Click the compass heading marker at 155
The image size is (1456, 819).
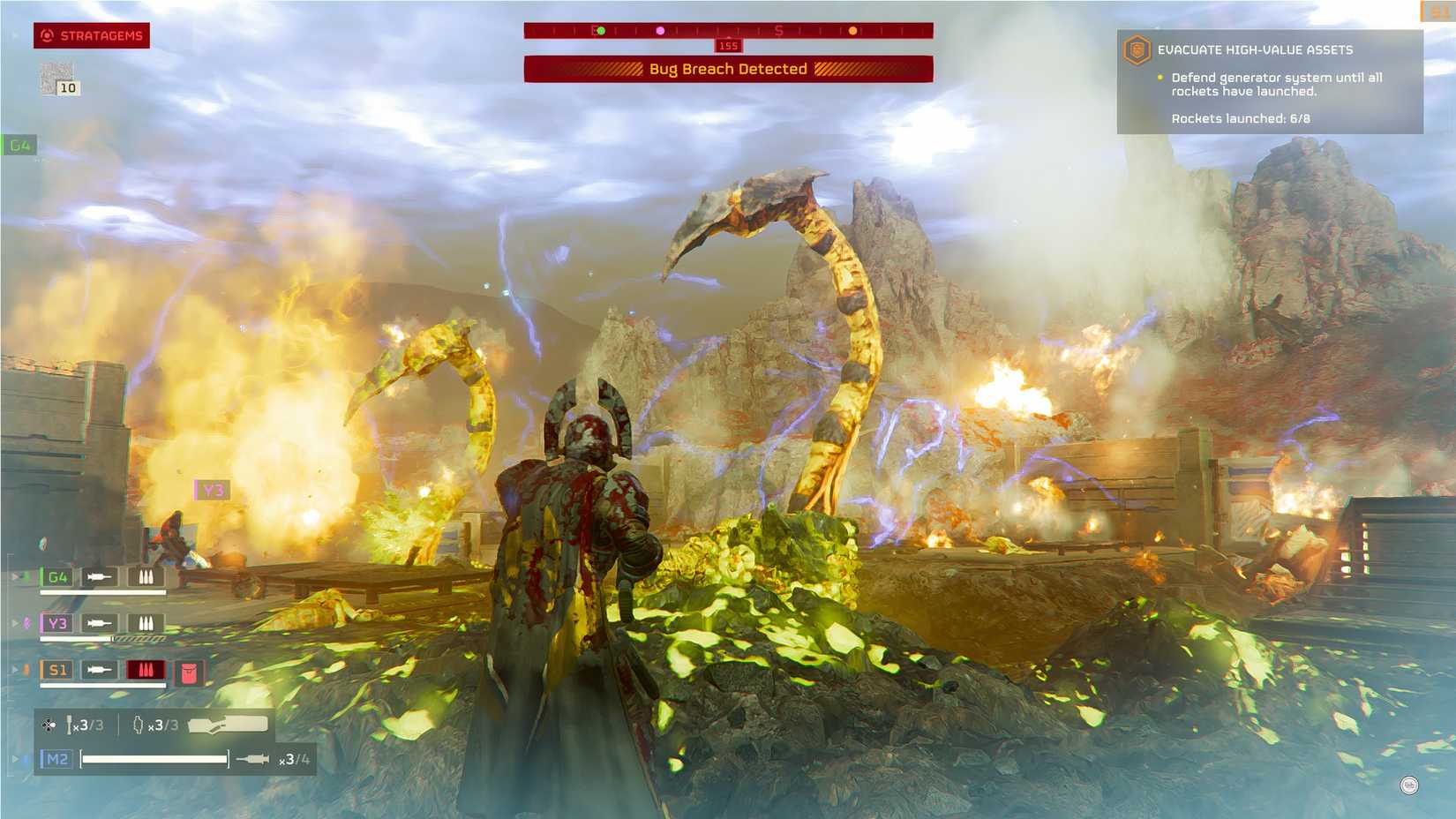pos(728,45)
